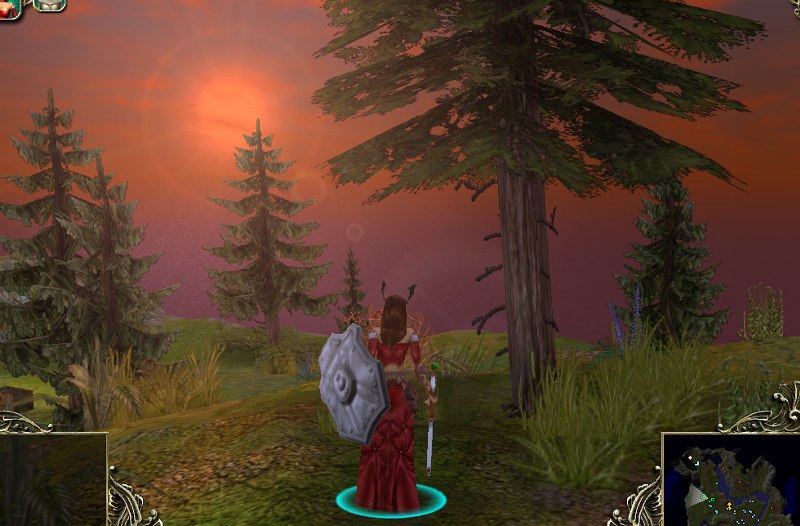Click the framed panel opposite the minimap
Screen dimensions: 800x526
tap(52, 480)
